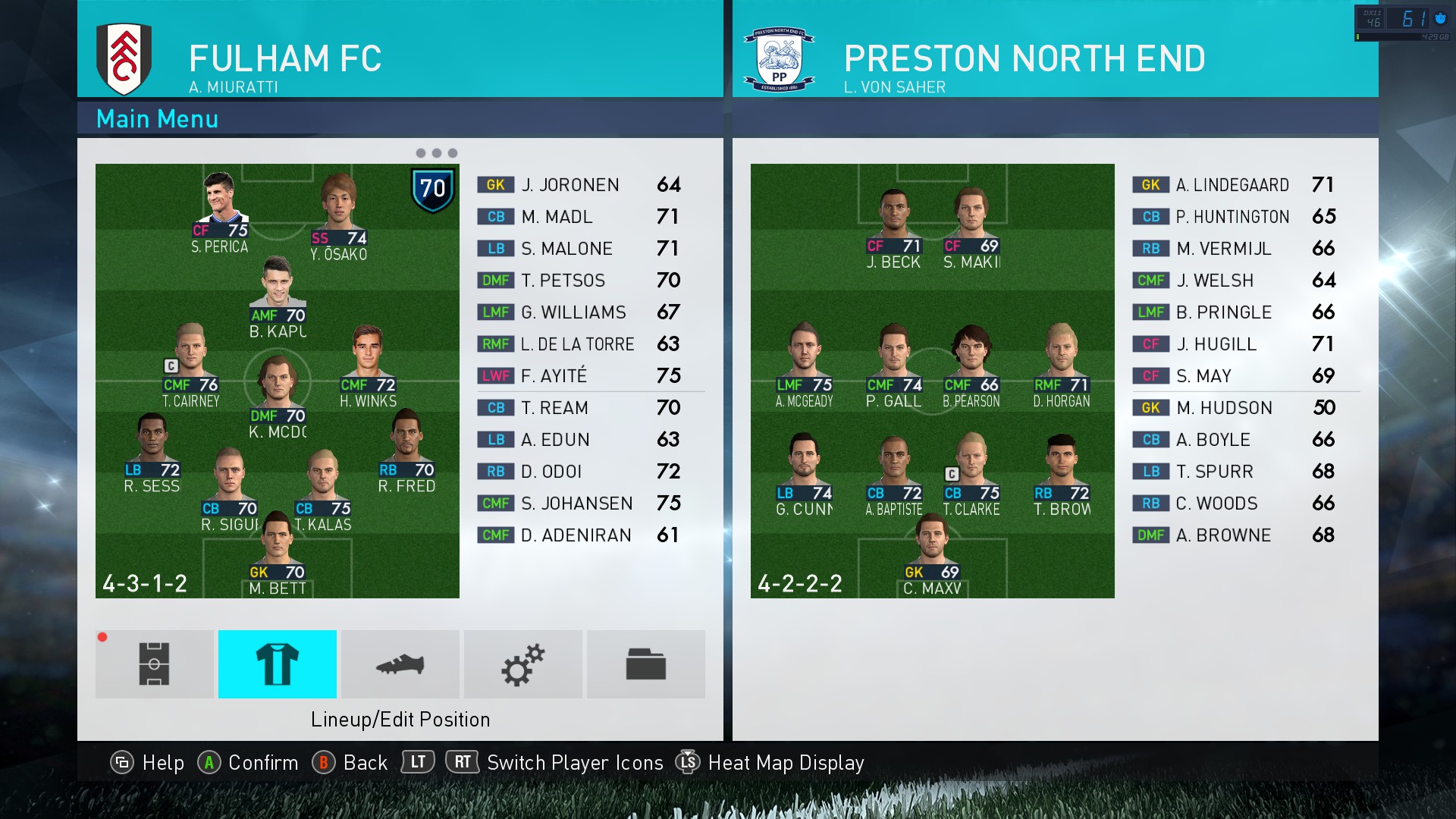The height and width of the screenshot is (819, 1456).
Task: Select M. Madl in the substitutes list
Action: 579,217
